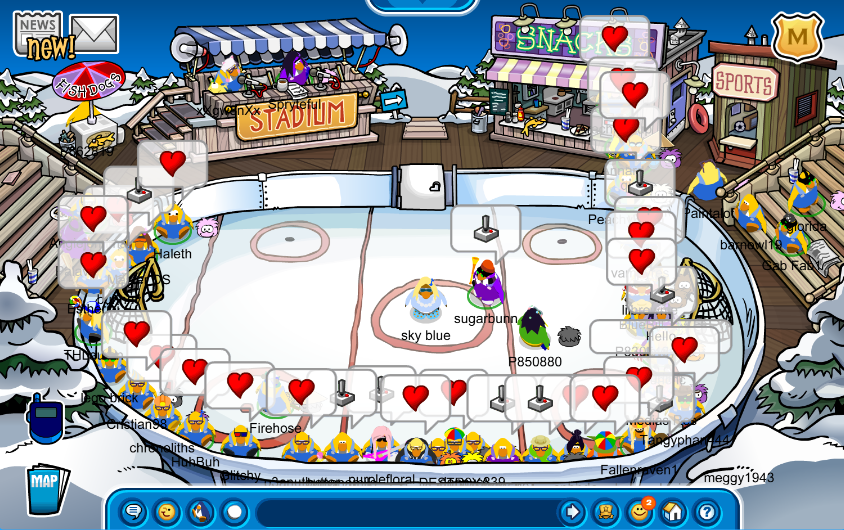Open the safe chat speech bubble menu
This screenshot has width=844, height=530.
(x=133, y=512)
